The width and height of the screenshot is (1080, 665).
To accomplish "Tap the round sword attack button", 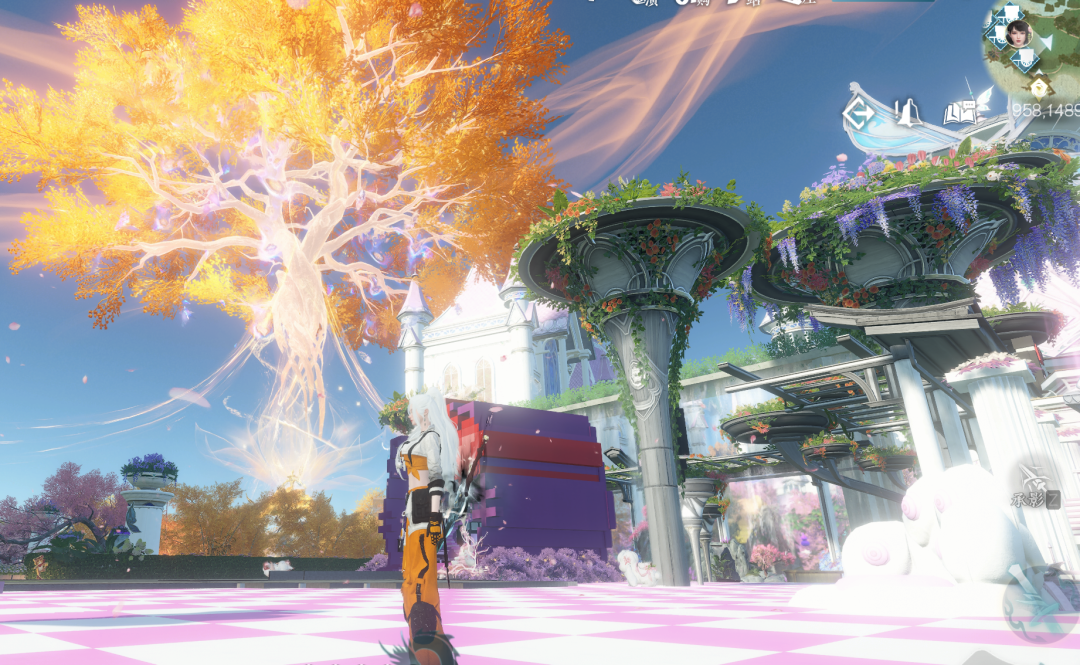I will coord(1041,603).
